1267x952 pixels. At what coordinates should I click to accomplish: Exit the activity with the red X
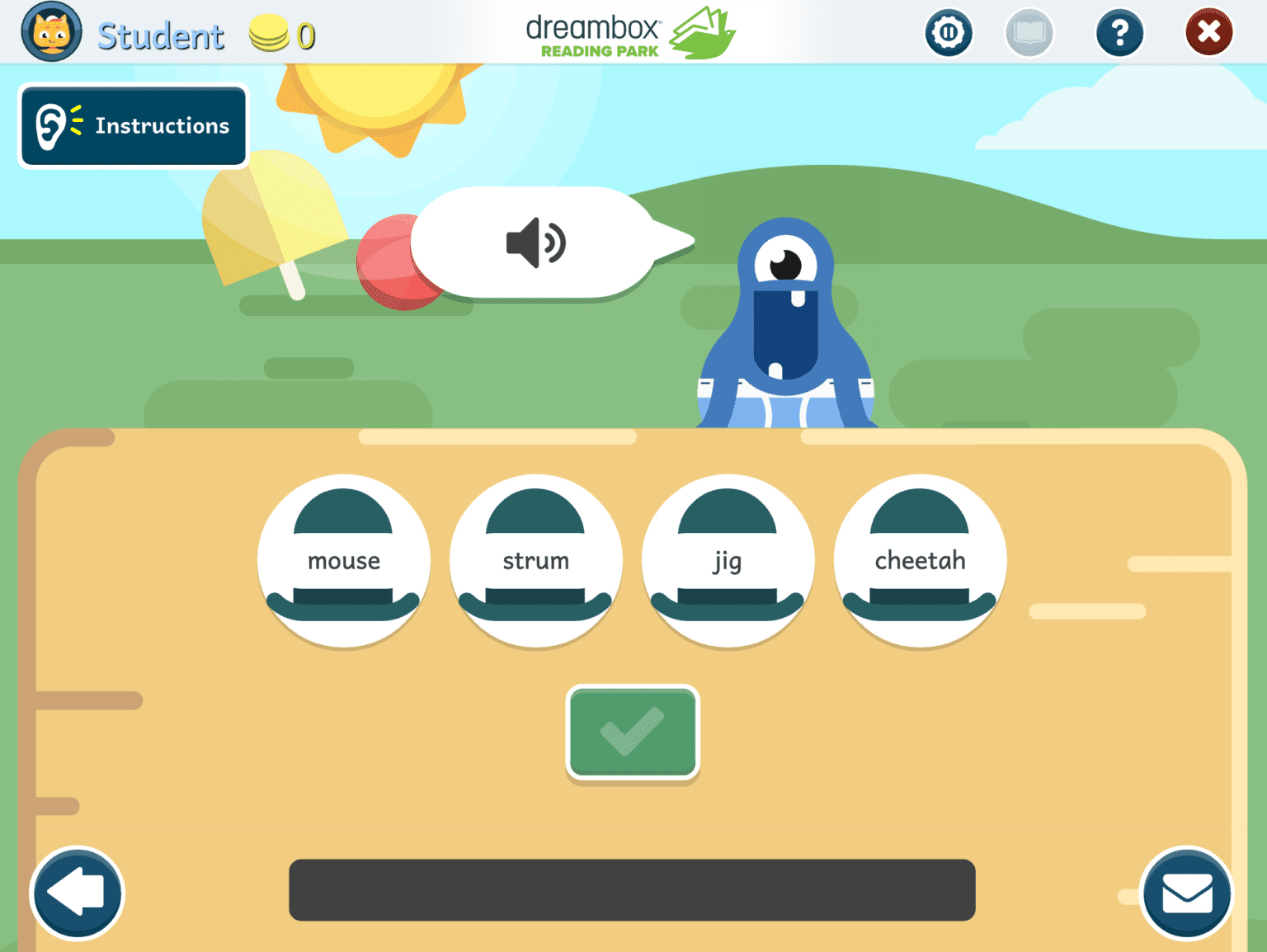tap(1208, 32)
